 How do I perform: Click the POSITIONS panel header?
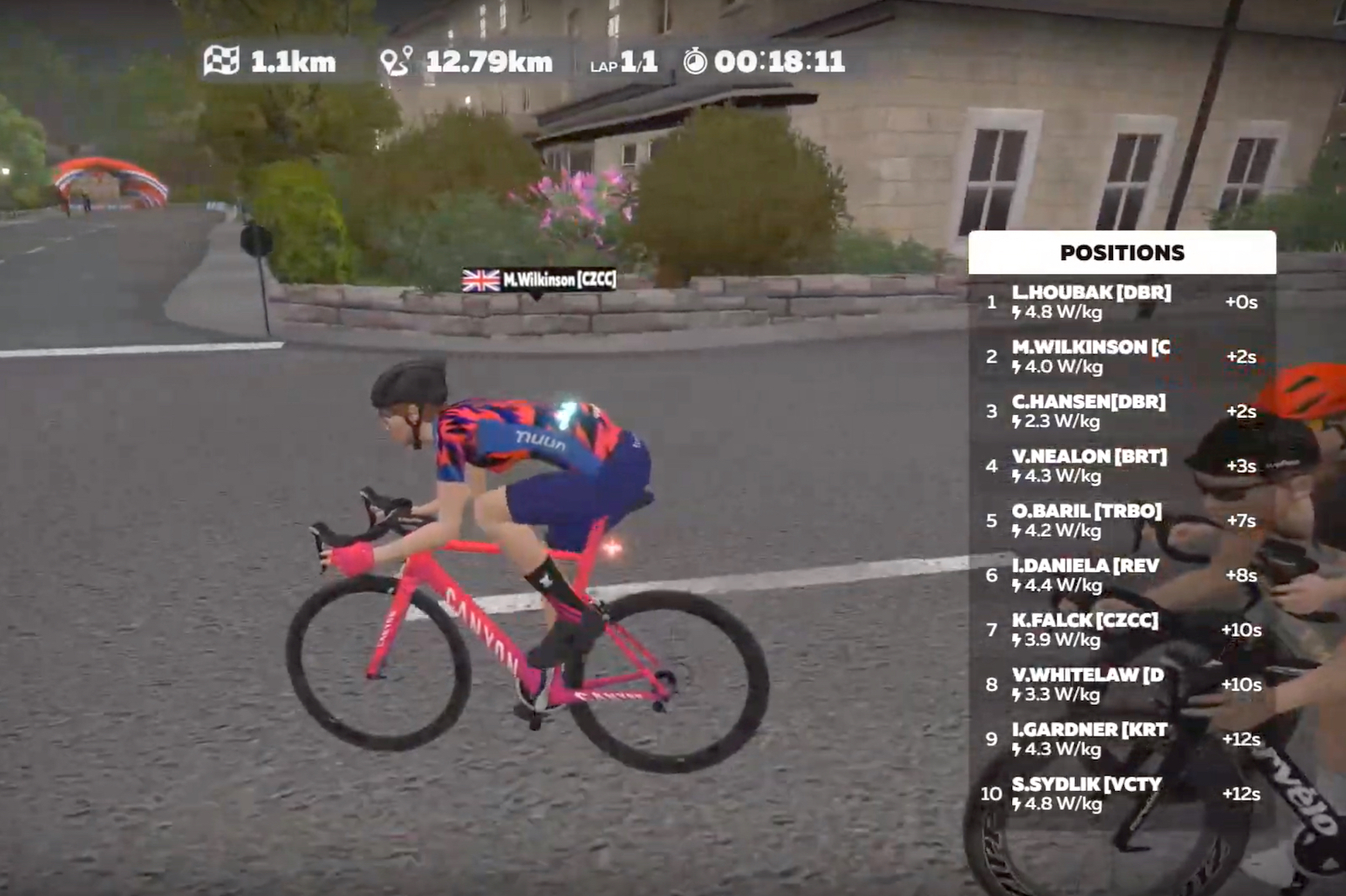[x=1121, y=252]
